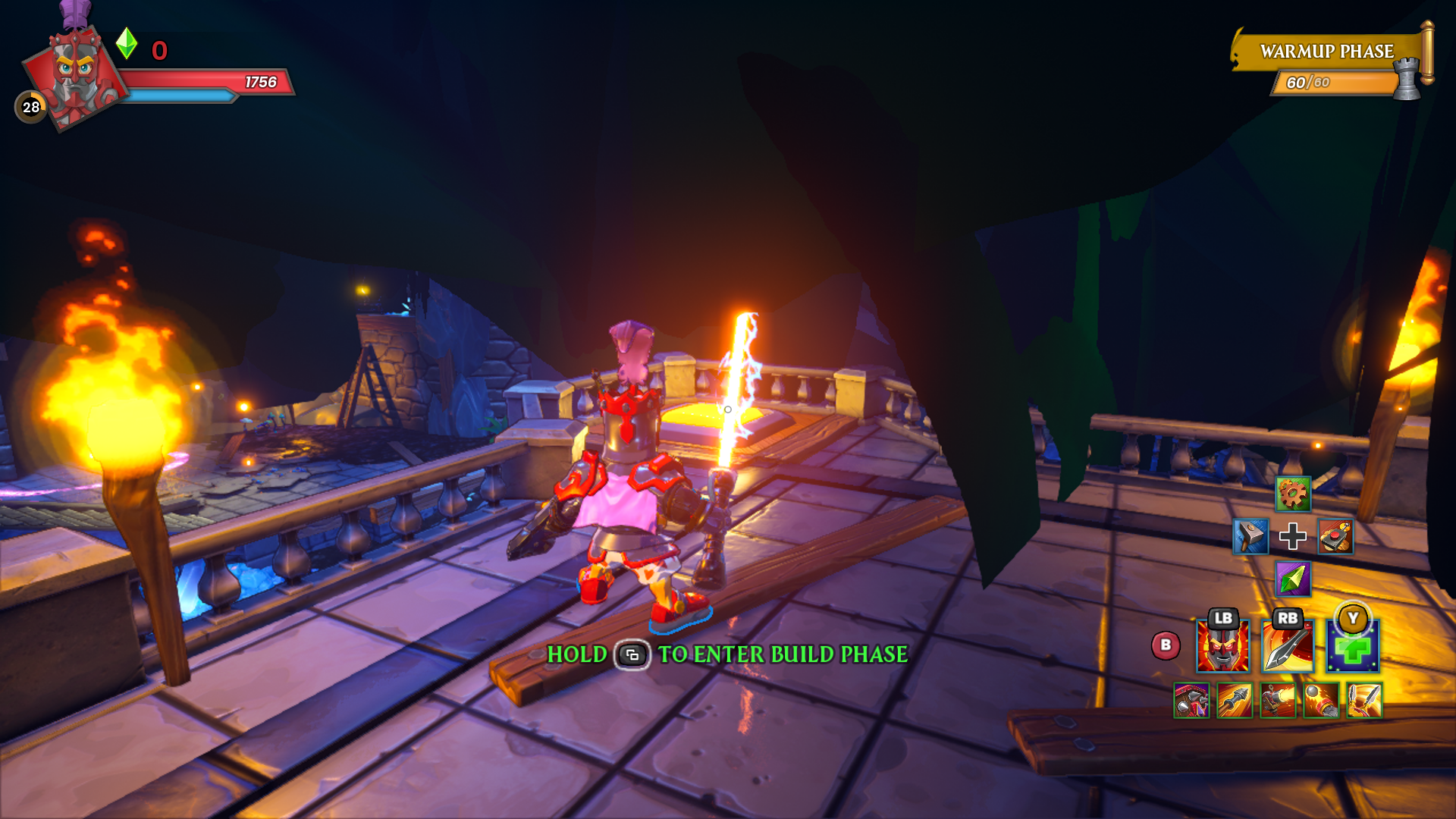This screenshot has width=1456, height=819.
Task: Trigger the green cross heal ability
Action: point(1353,647)
